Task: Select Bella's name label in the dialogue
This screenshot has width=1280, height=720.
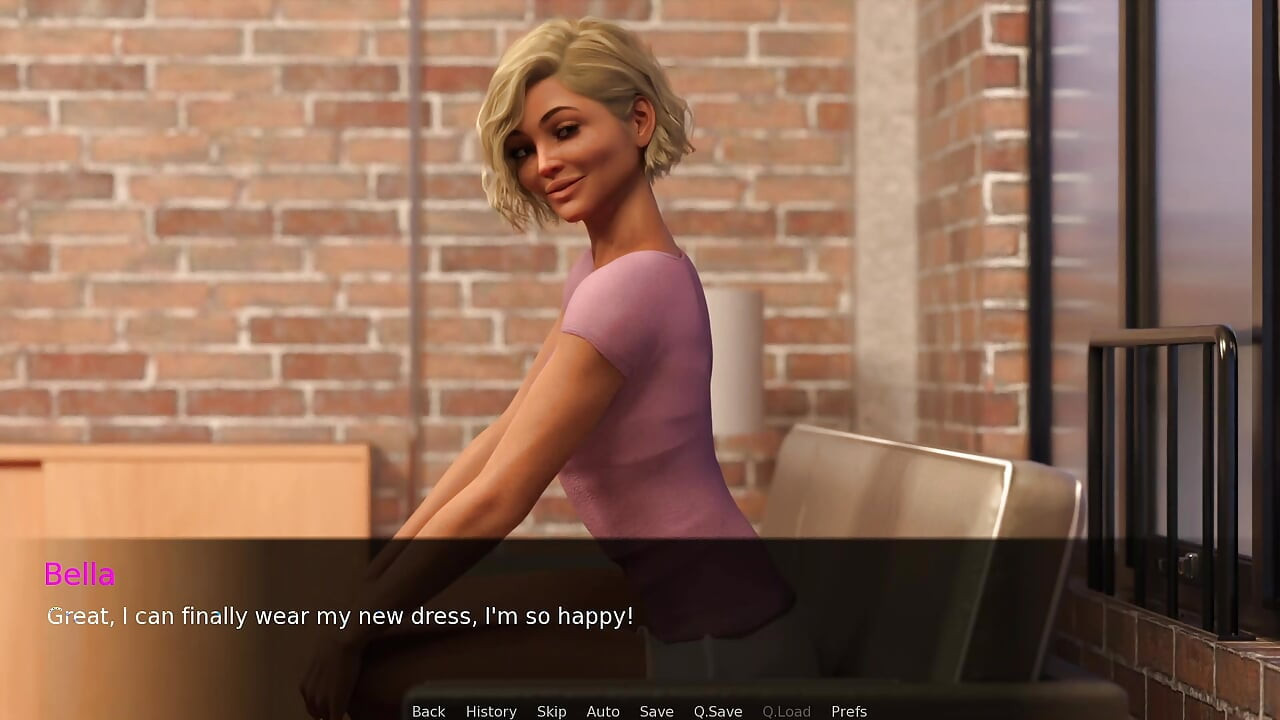Action: tap(80, 574)
